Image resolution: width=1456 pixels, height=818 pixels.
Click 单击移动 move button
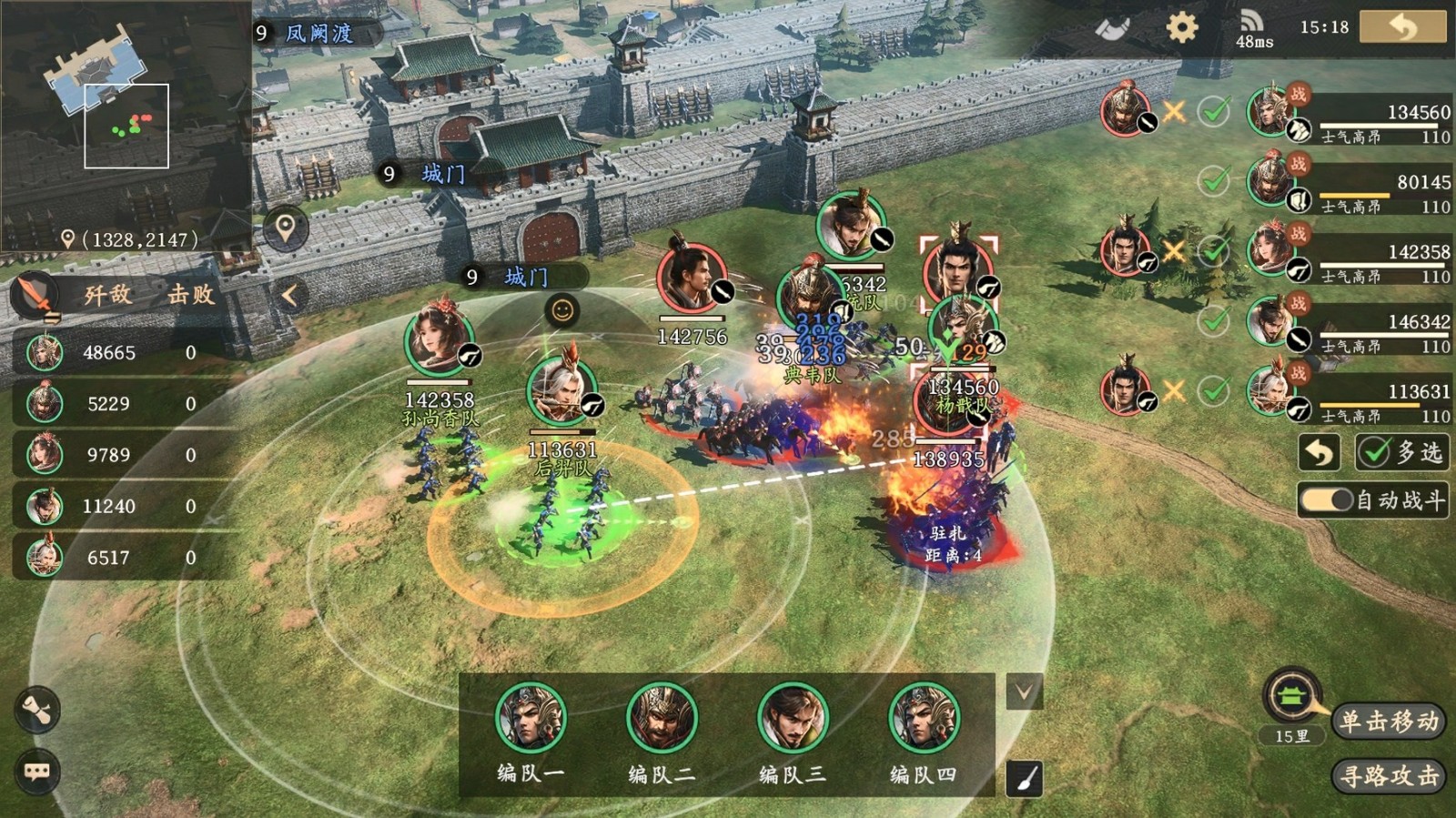(1389, 722)
